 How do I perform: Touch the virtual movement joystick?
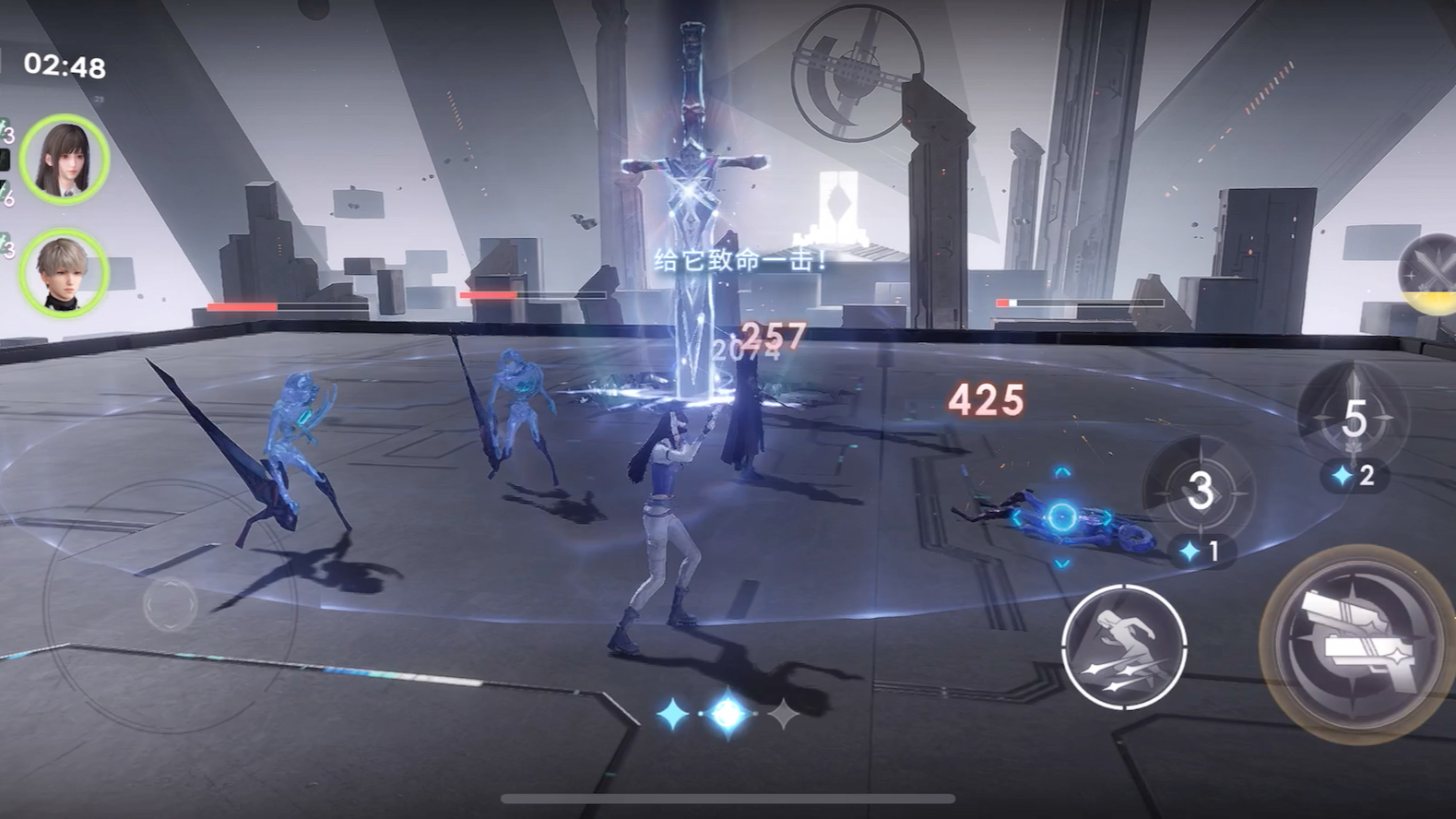[171, 604]
